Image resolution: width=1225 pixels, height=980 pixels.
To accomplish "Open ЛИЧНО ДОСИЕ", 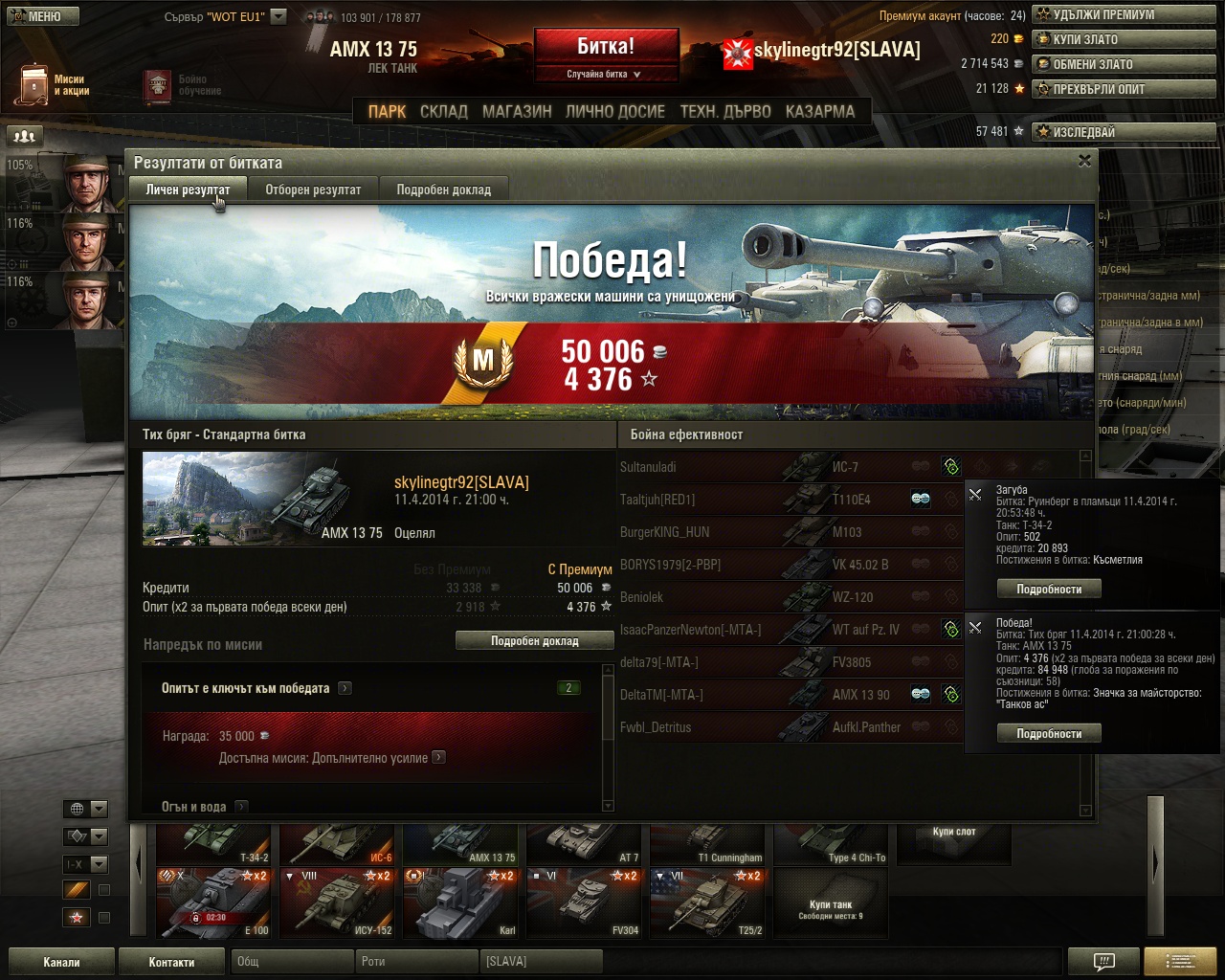I will [x=614, y=112].
